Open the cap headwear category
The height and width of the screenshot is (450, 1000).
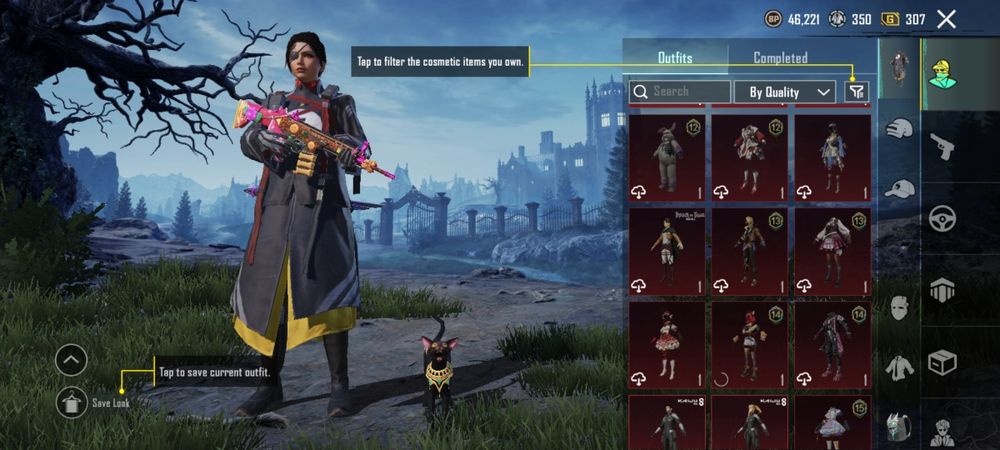[x=900, y=188]
